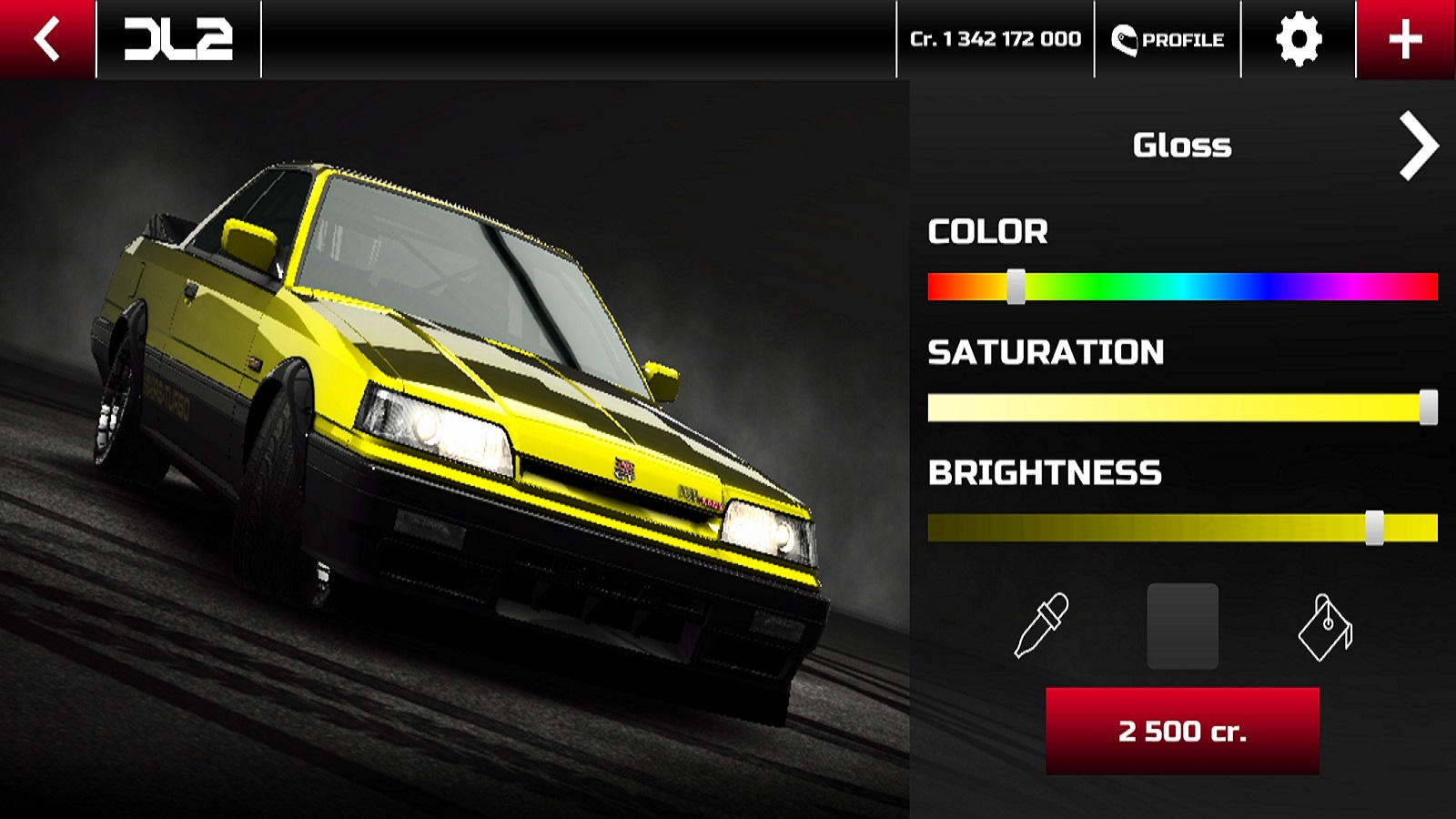Go back with the left arrow button
Screen dimensions: 1456x819
46,39
